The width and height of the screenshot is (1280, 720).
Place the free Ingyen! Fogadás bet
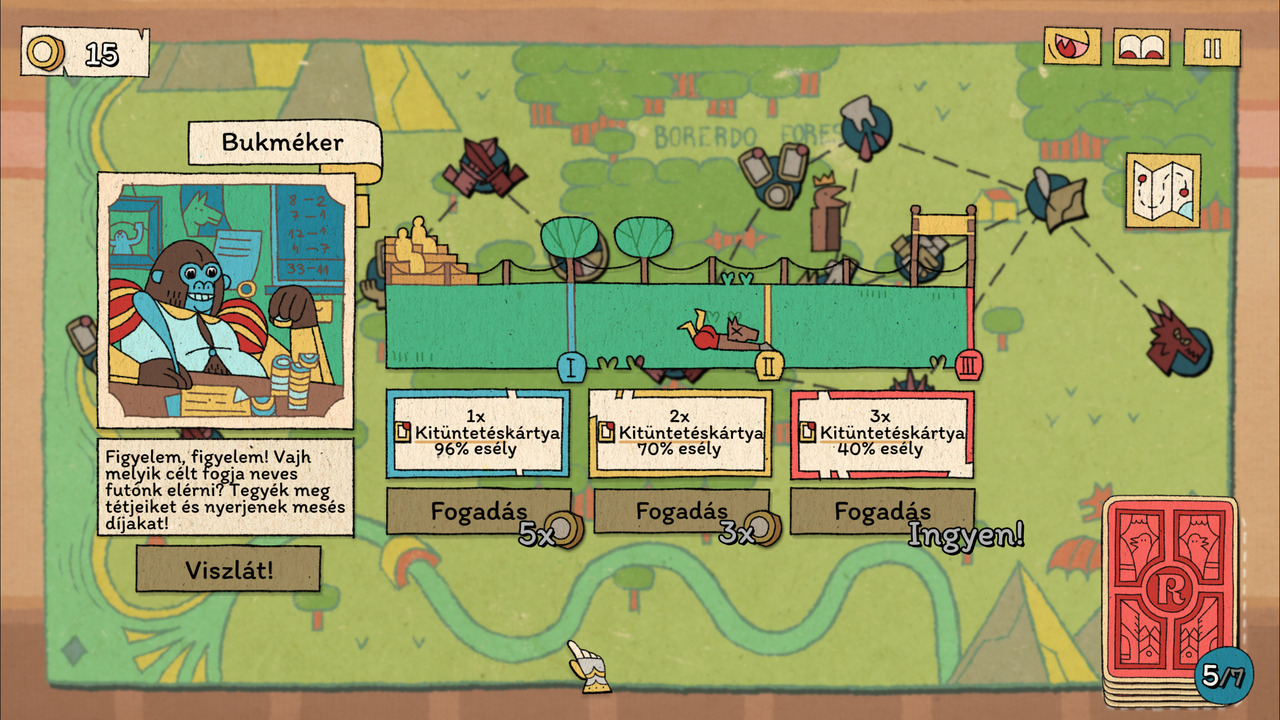pyautogui.click(x=882, y=511)
